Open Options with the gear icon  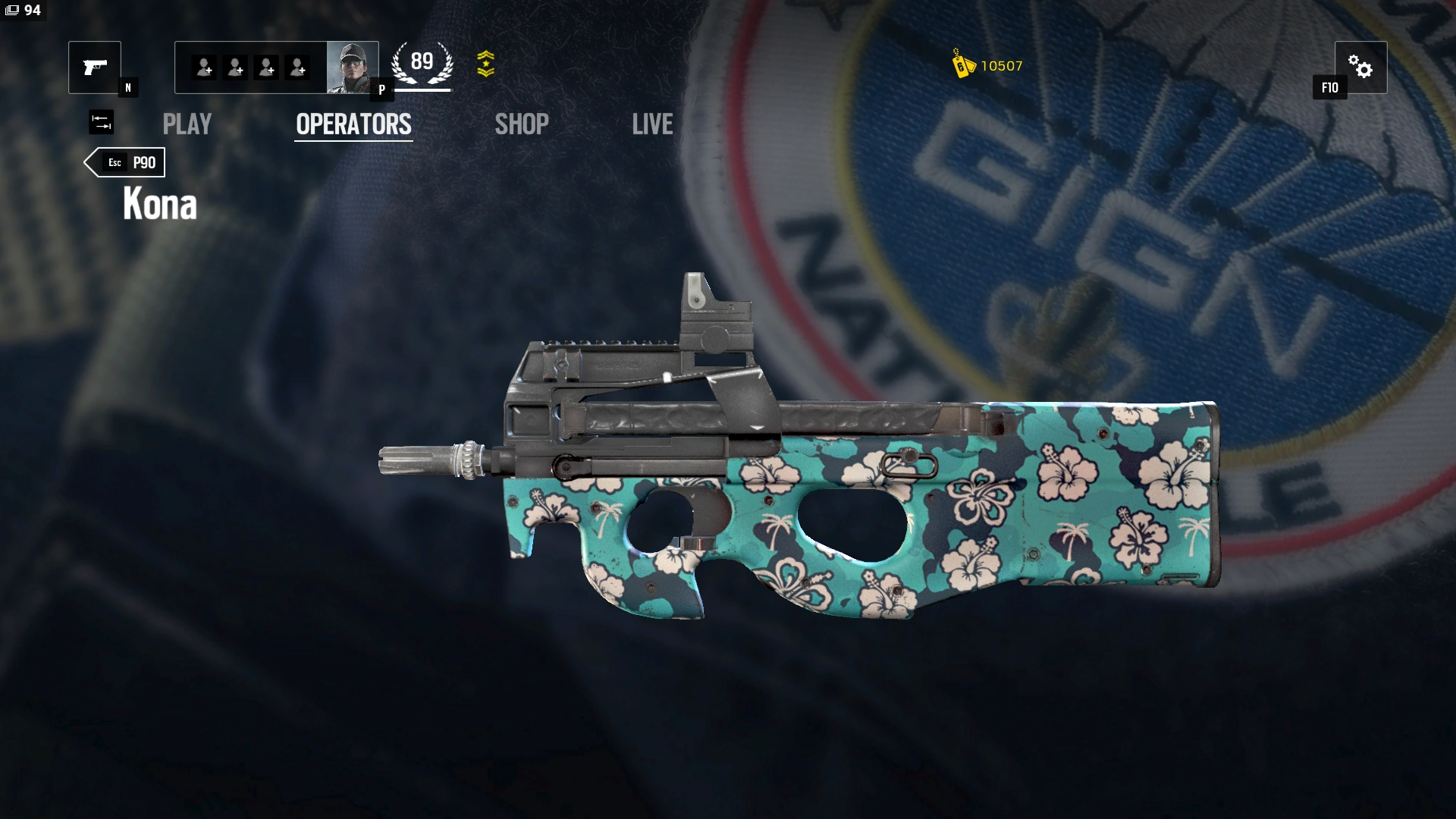coord(1363,67)
